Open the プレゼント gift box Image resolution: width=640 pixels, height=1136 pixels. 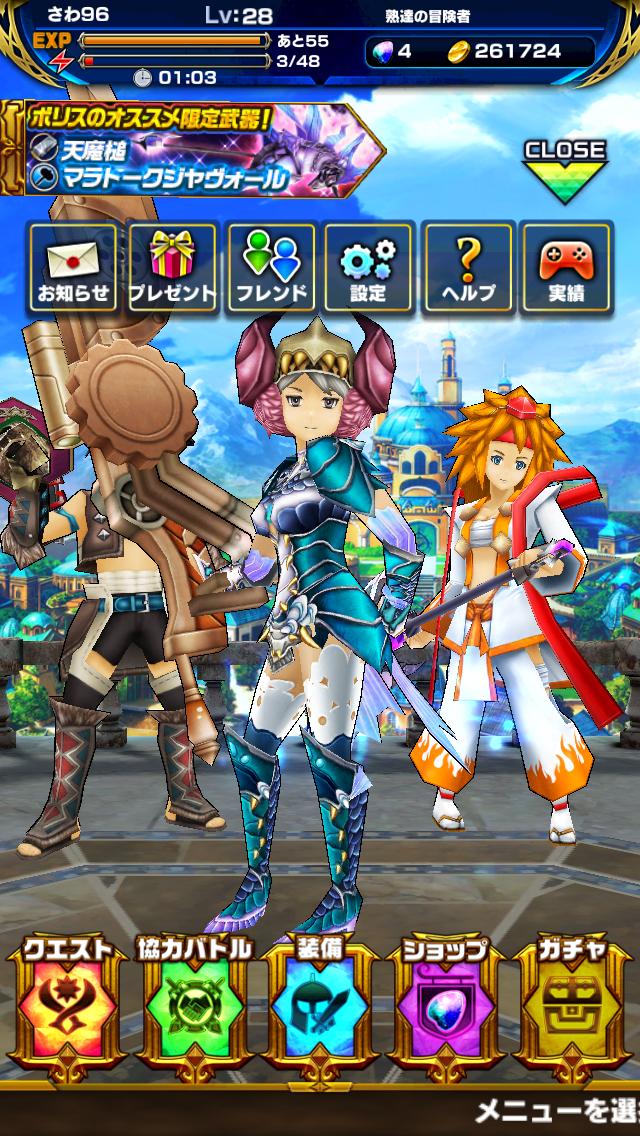tap(172, 267)
